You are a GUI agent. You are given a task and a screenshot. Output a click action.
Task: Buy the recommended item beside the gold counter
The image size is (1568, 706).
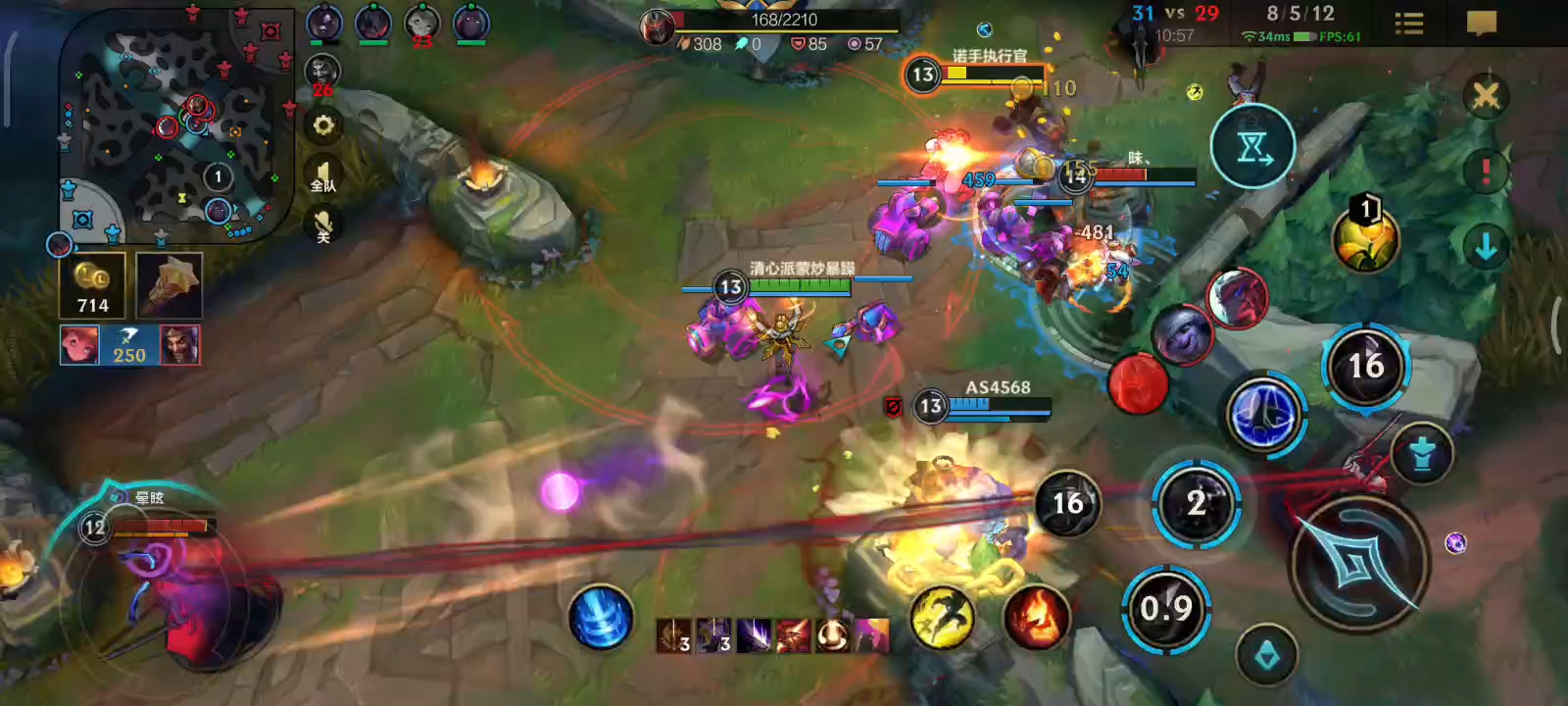(169, 285)
